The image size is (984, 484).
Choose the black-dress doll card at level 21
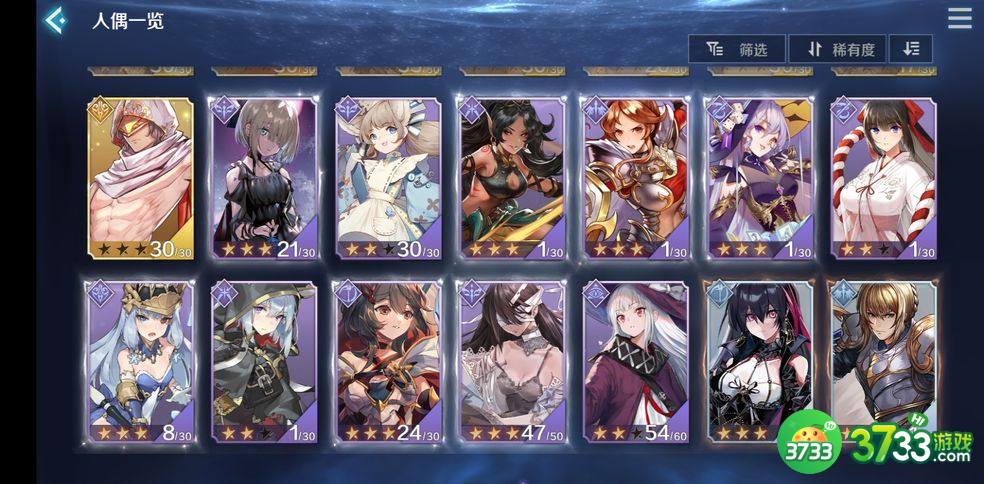[x=264, y=178]
